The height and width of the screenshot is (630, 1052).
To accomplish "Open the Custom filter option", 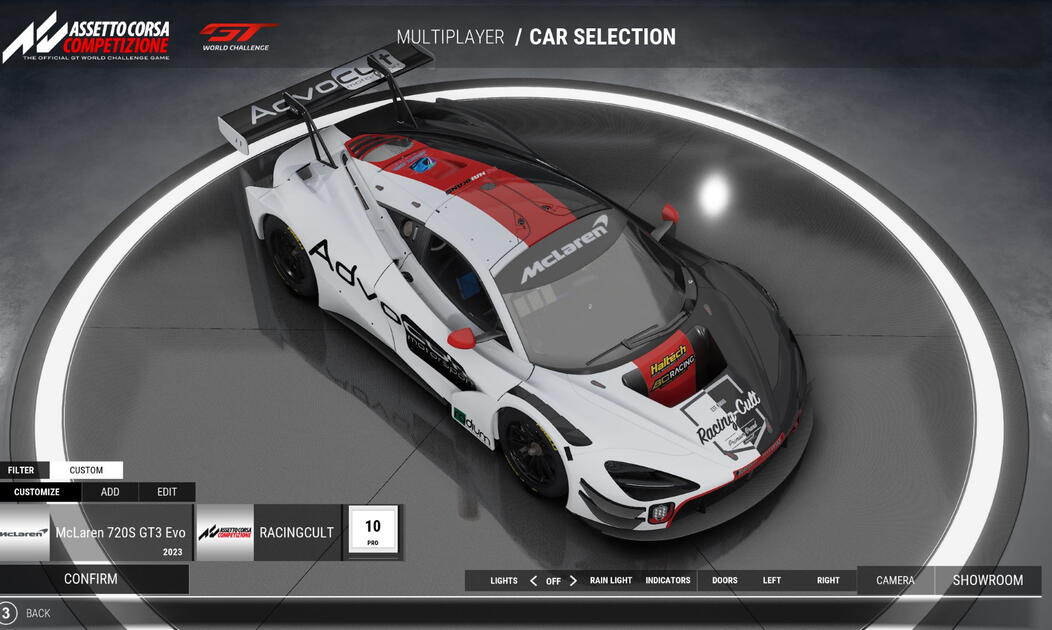I will (86, 470).
